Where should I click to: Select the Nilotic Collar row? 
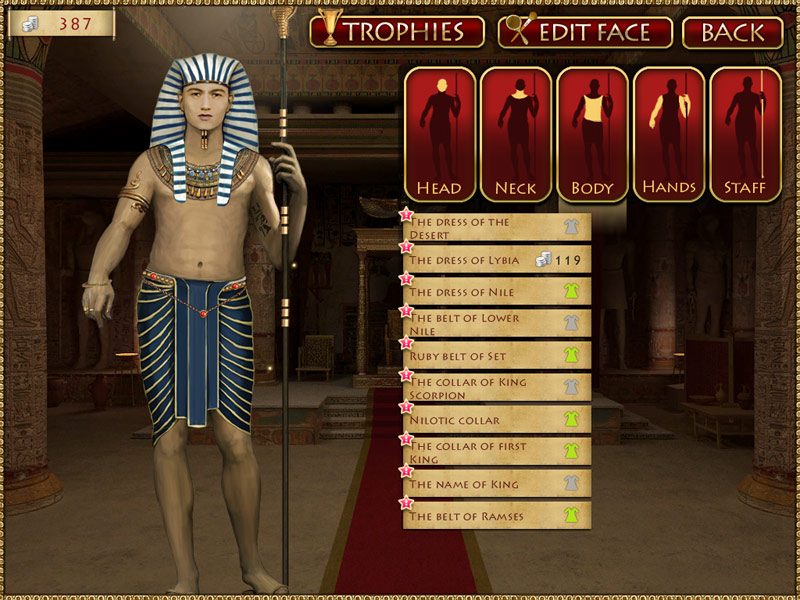pos(497,420)
